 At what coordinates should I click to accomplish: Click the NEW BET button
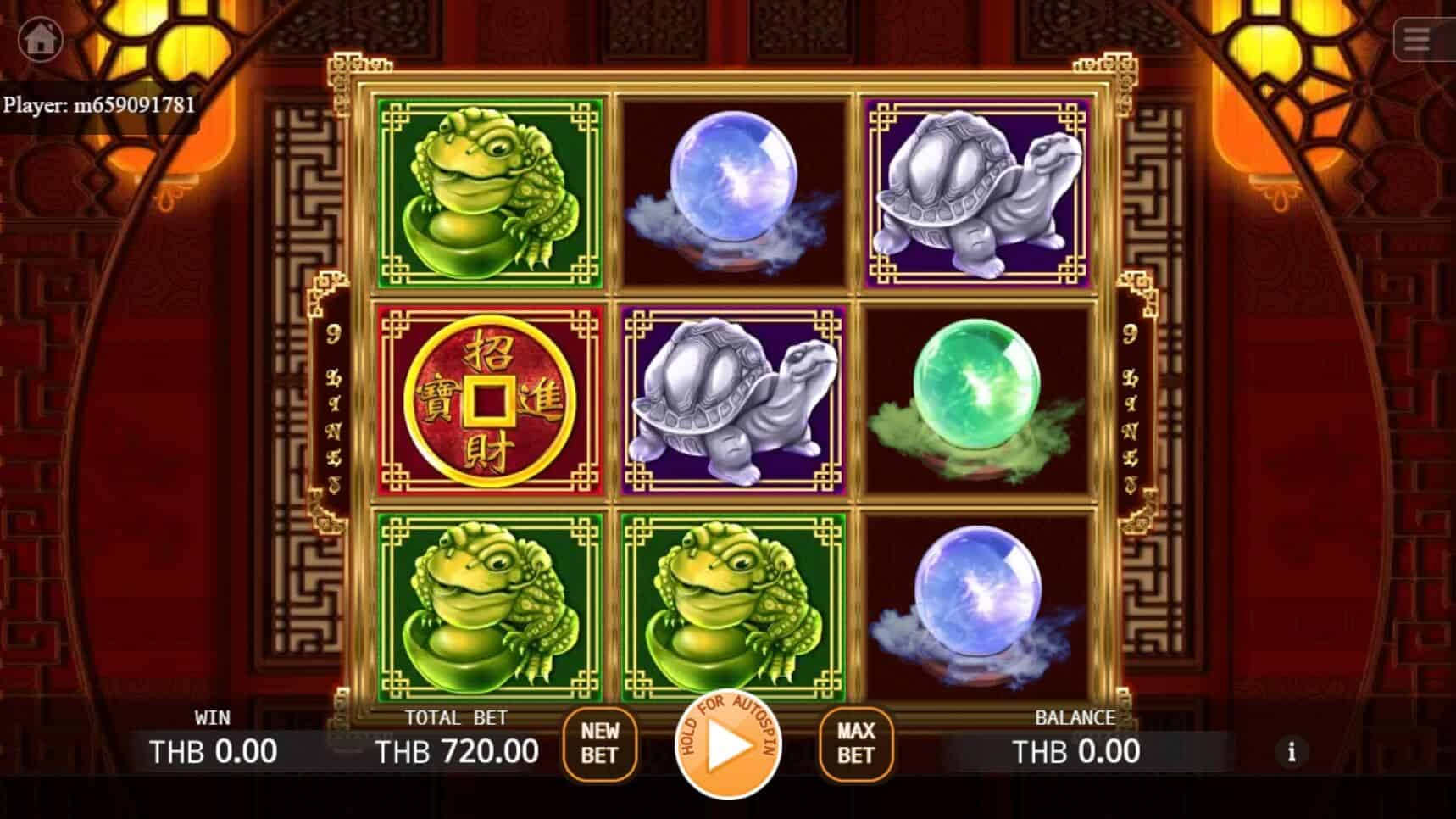[601, 744]
